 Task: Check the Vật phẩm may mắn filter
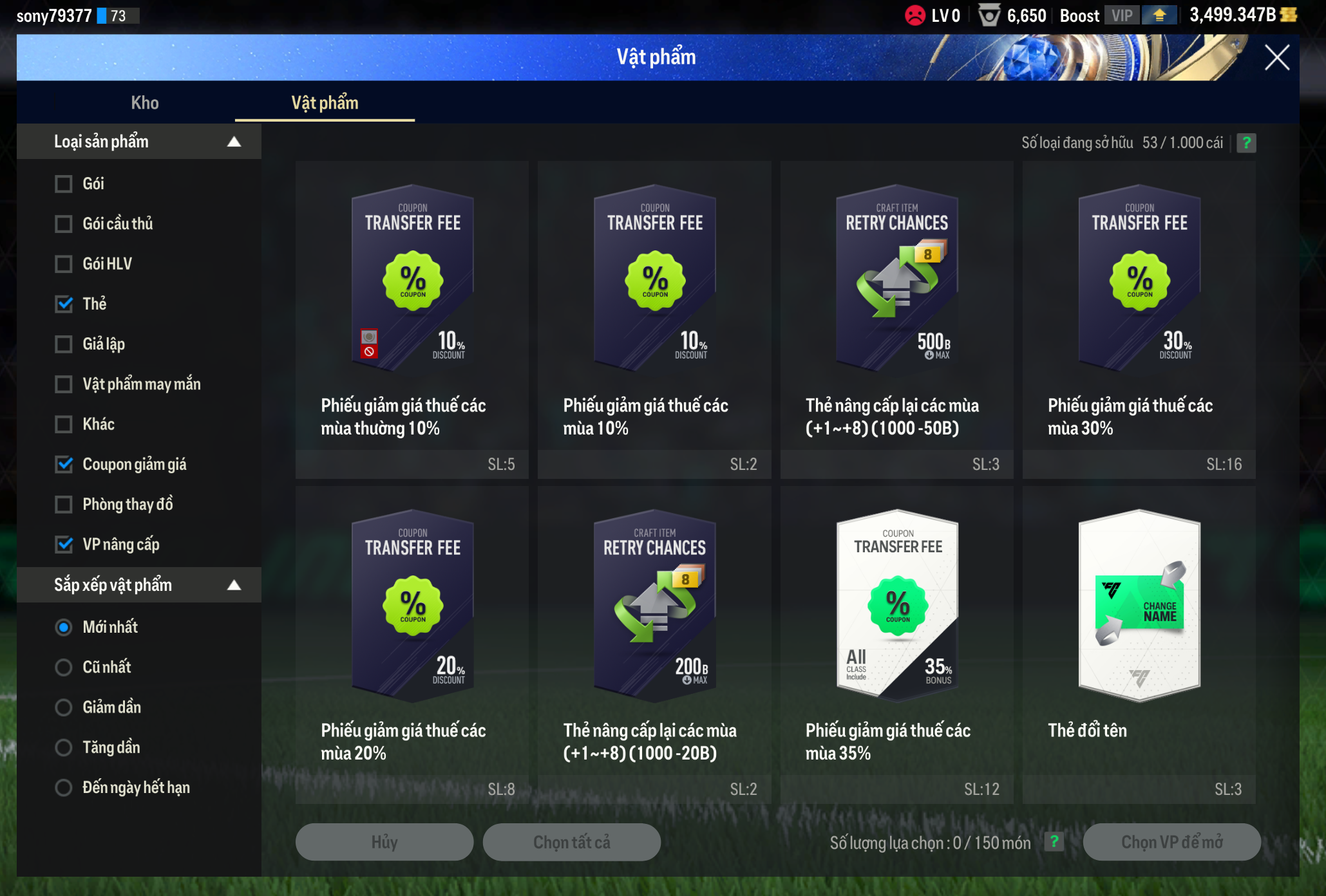click(64, 384)
